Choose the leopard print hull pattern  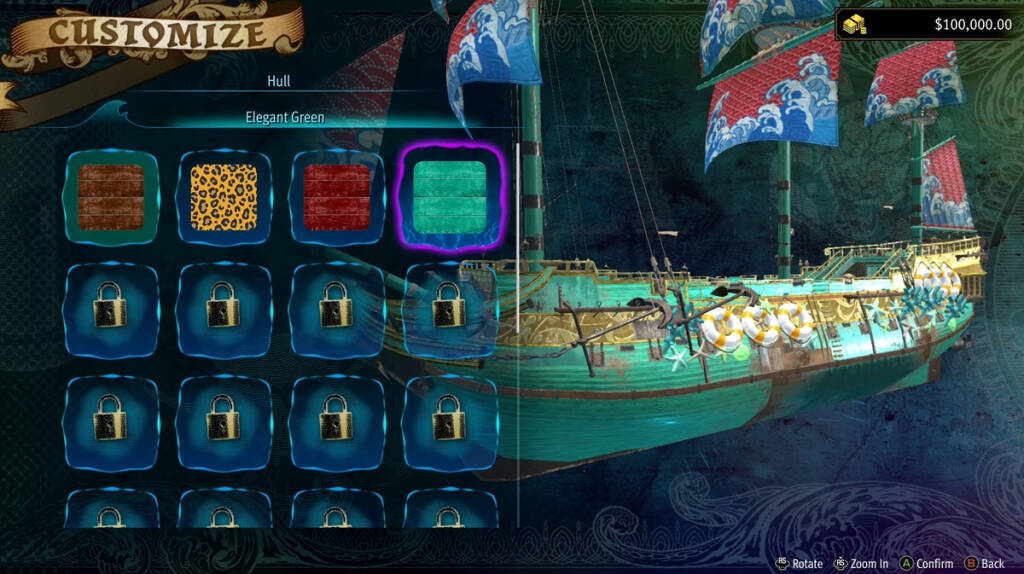pos(224,197)
